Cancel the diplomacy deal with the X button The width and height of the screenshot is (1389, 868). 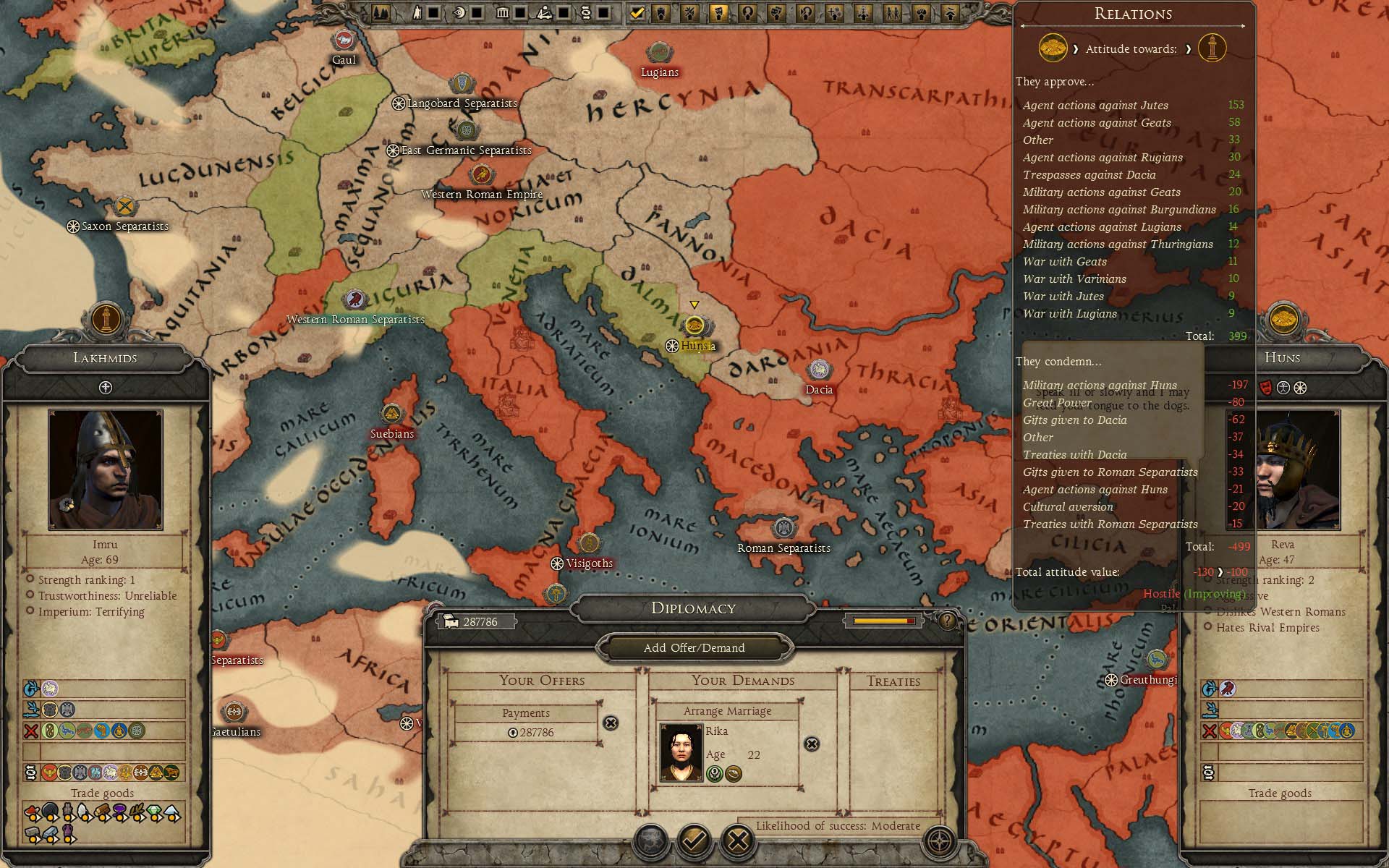click(738, 841)
